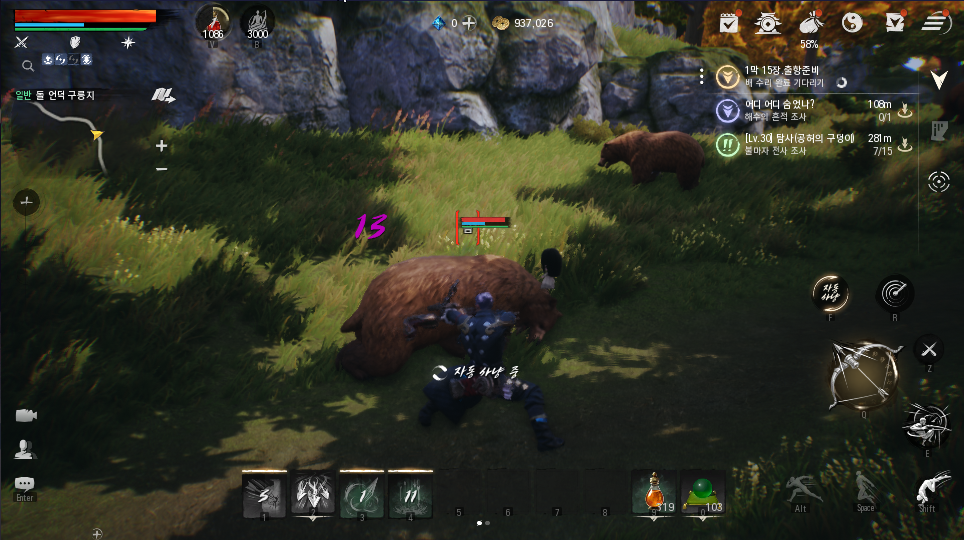This screenshot has height=540, width=964.
Task: Open the chat speech bubble
Action: pos(25,484)
